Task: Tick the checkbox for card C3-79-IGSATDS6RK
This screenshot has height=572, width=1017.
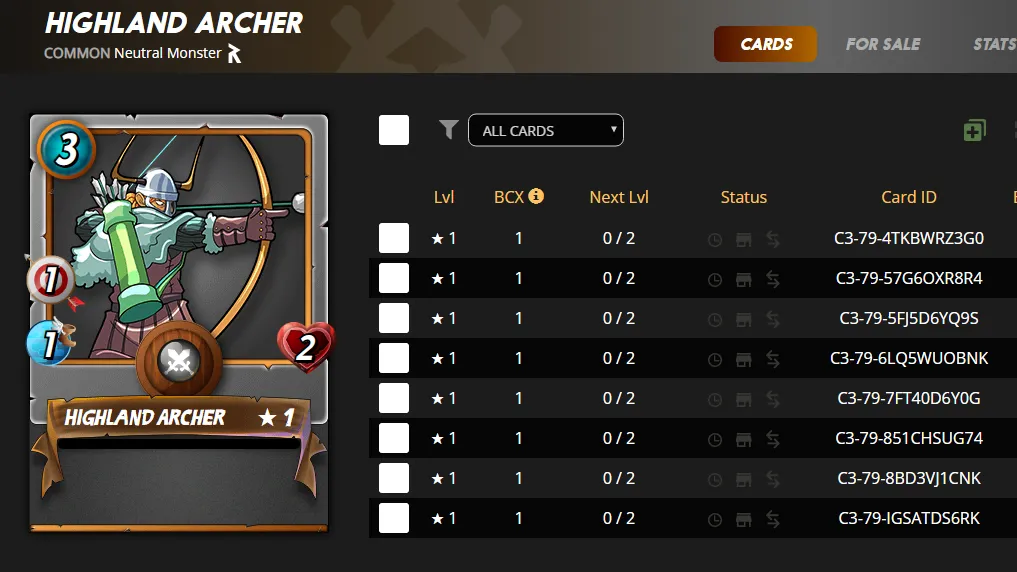Action: click(x=394, y=518)
